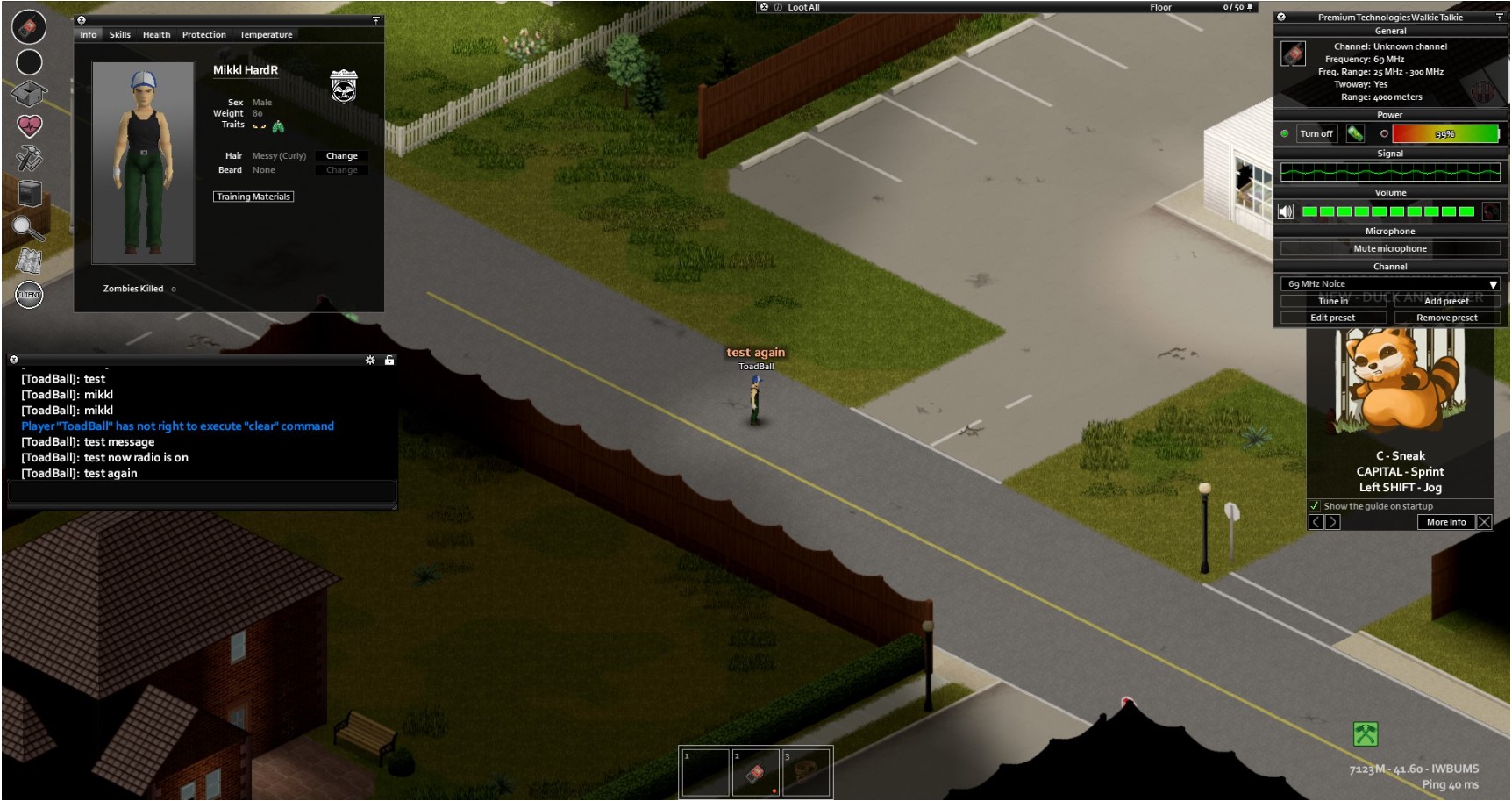The width and height of the screenshot is (1512, 801).
Task: Switch to the Protection tab
Action: [203, 34]
